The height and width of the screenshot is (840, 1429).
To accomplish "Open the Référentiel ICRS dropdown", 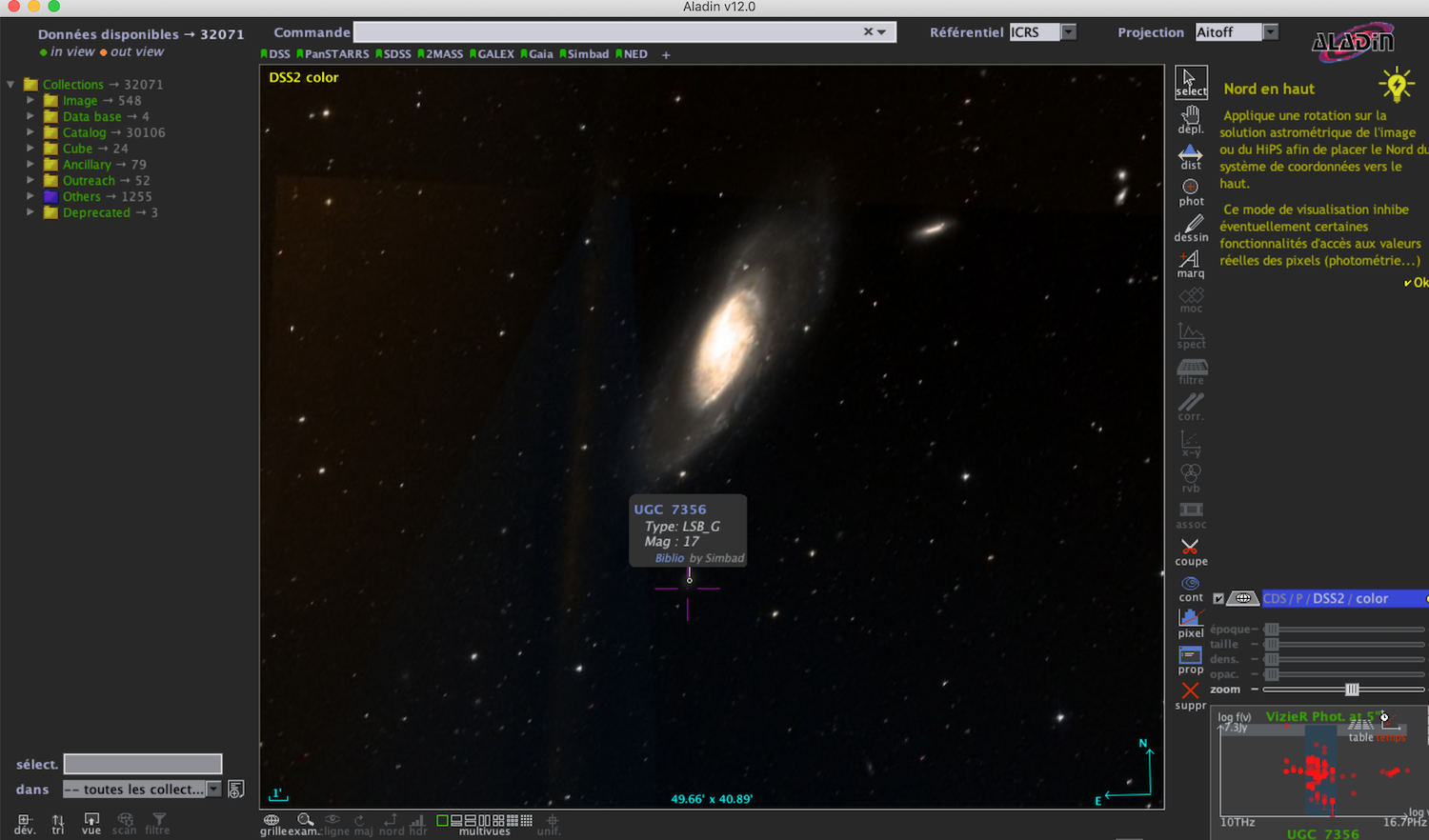I will (1069, 32).
